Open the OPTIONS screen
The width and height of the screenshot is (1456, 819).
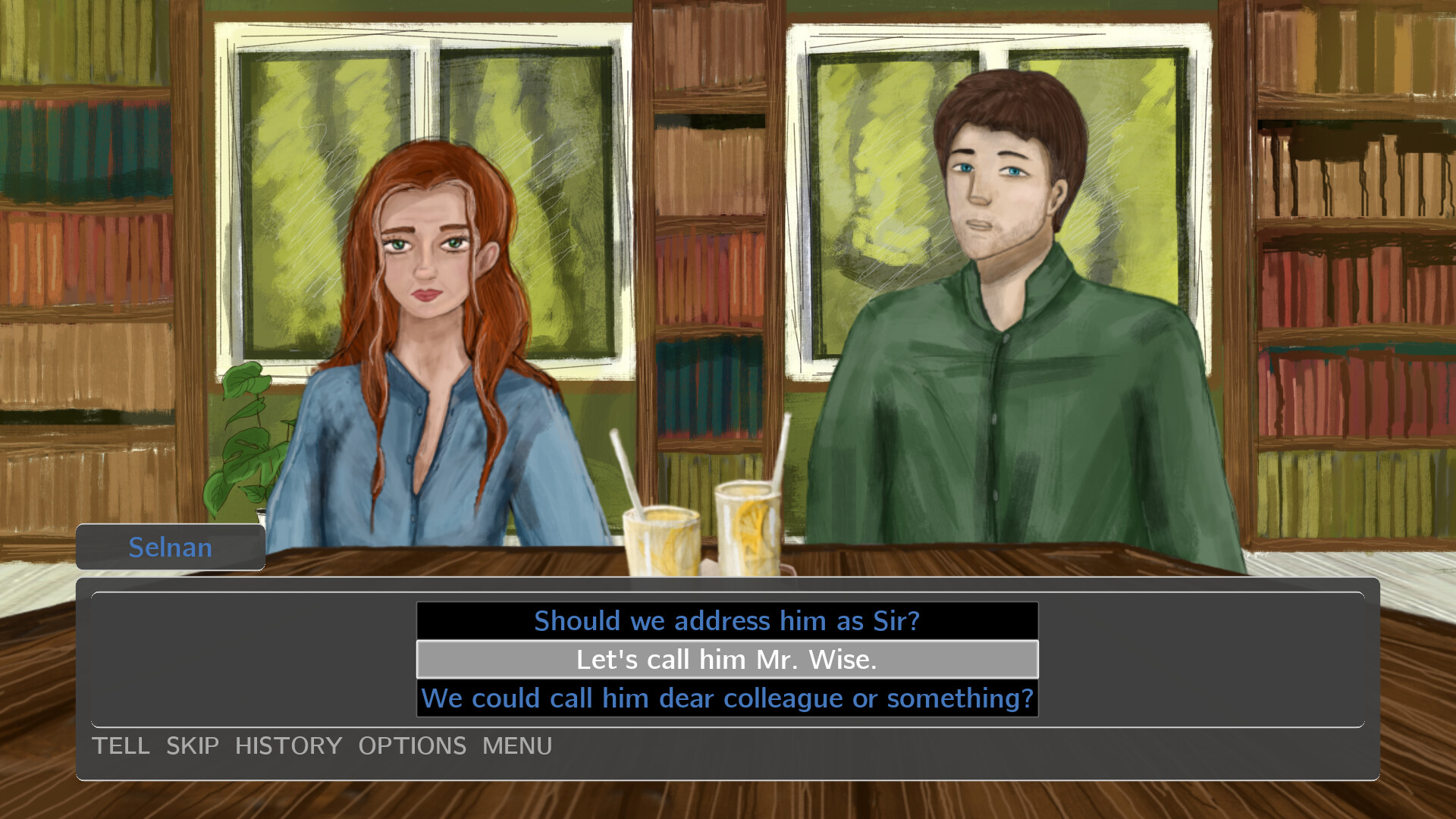tap(413, 746)
